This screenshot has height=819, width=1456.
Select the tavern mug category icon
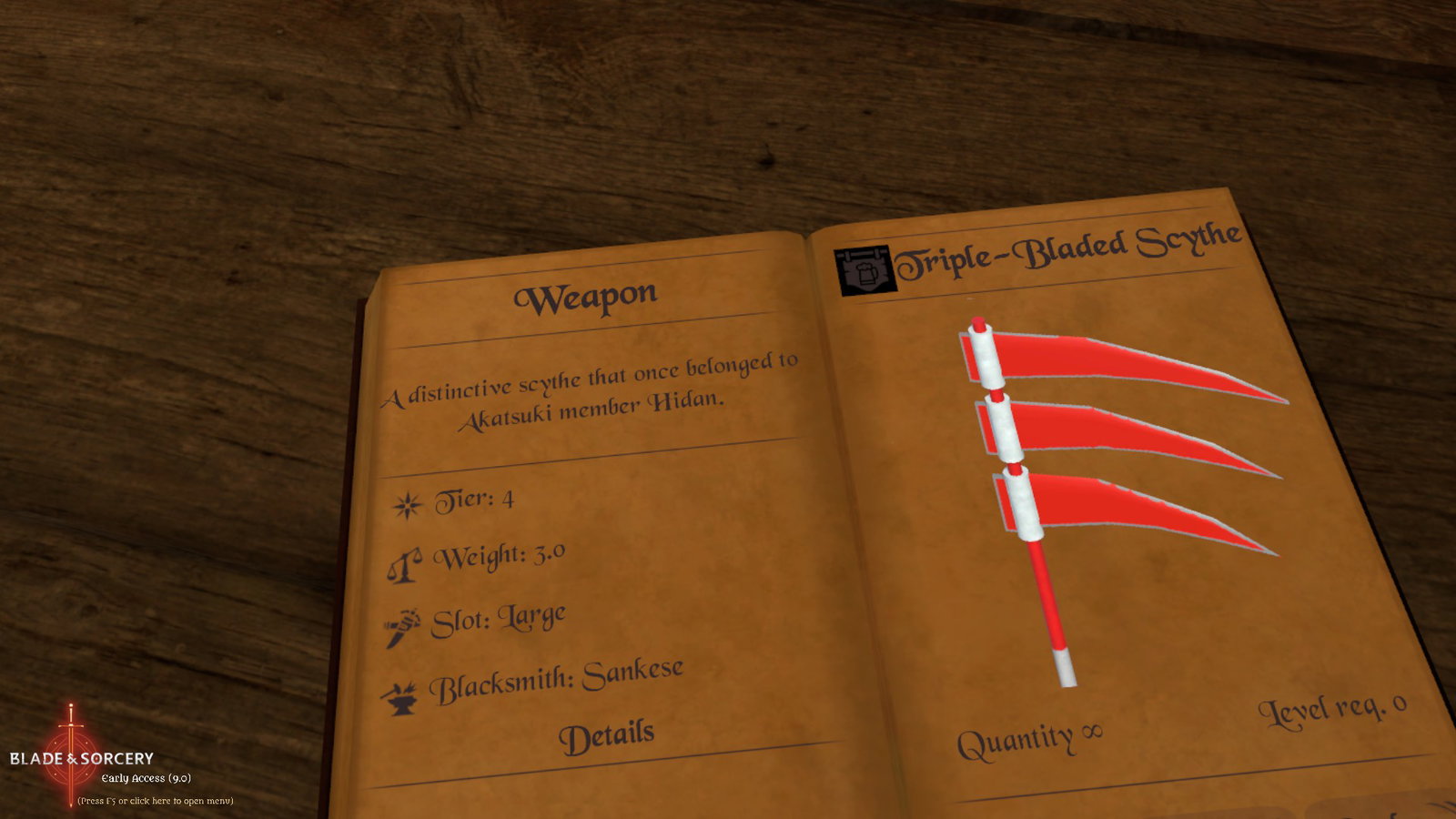tap(864, 270)
